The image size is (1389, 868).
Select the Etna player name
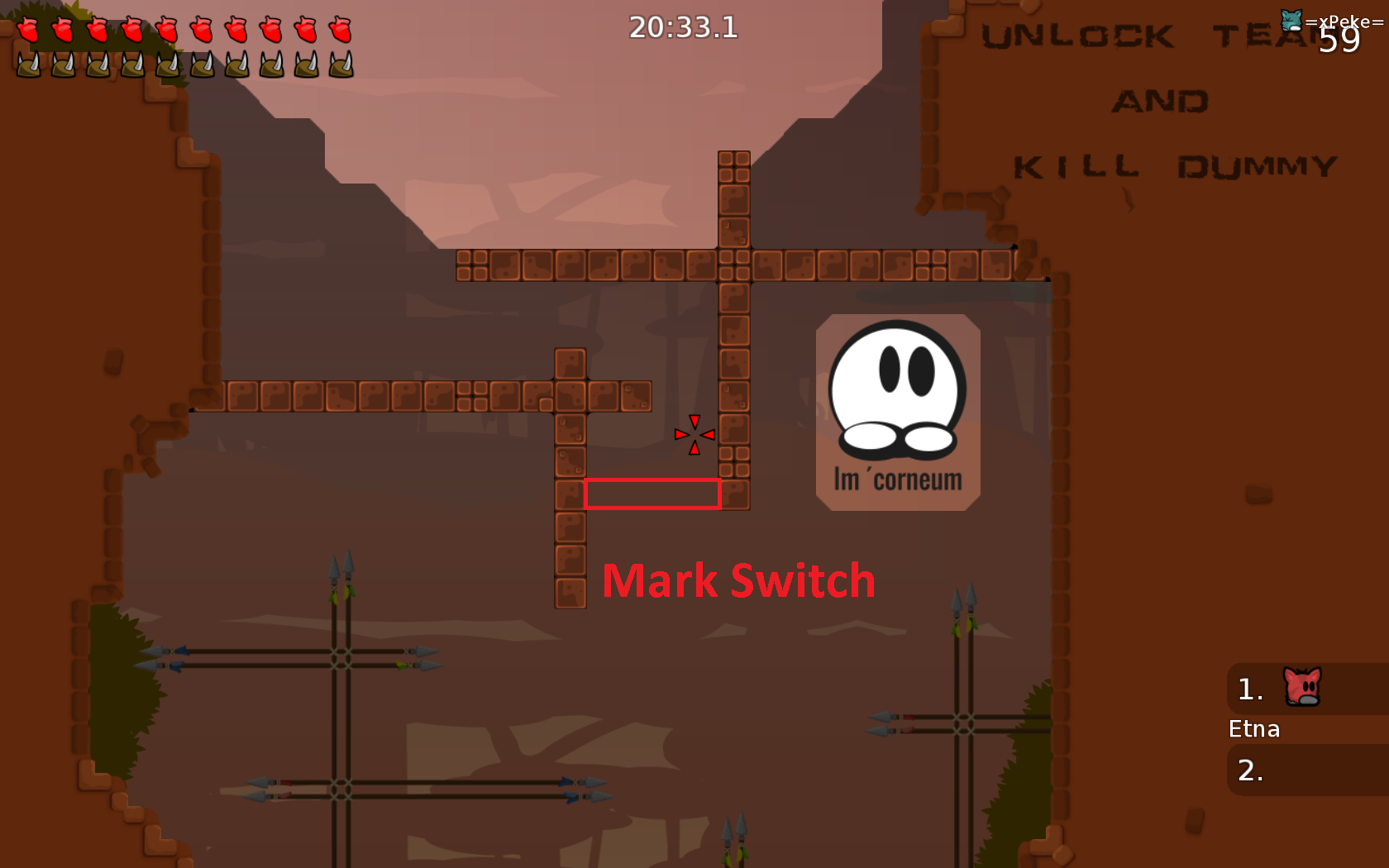tap(1253, 729)
